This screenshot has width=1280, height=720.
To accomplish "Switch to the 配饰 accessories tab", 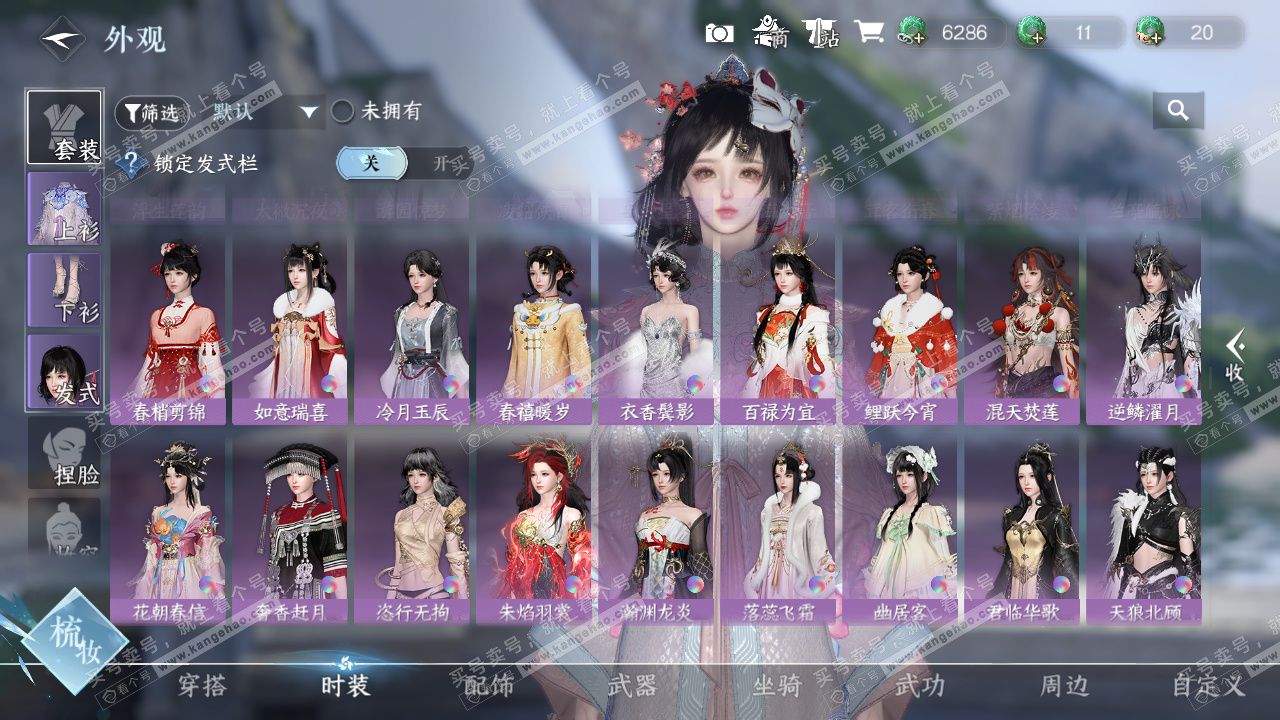I will pos(489,686).
